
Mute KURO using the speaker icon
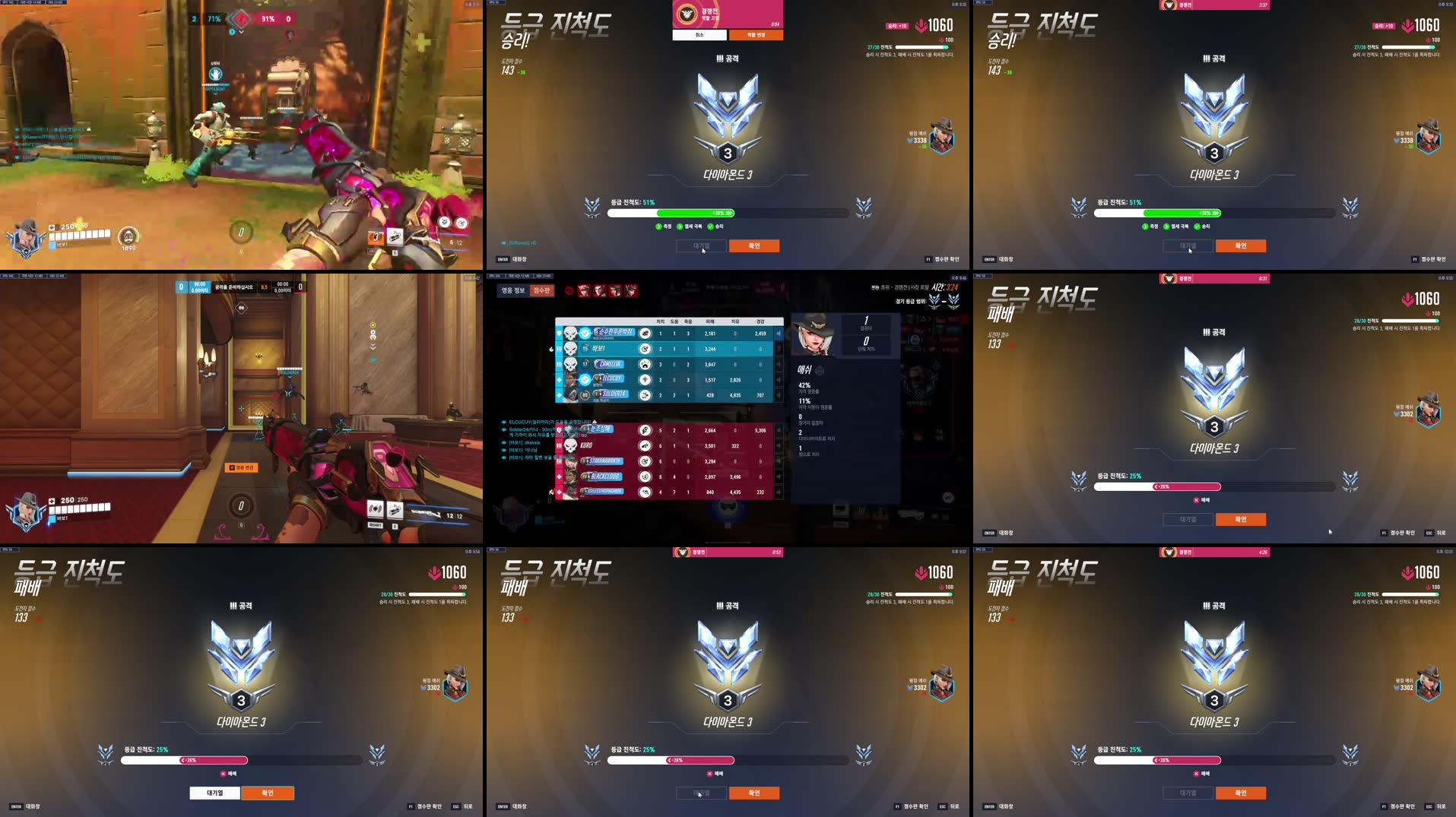tap(779, 446)
